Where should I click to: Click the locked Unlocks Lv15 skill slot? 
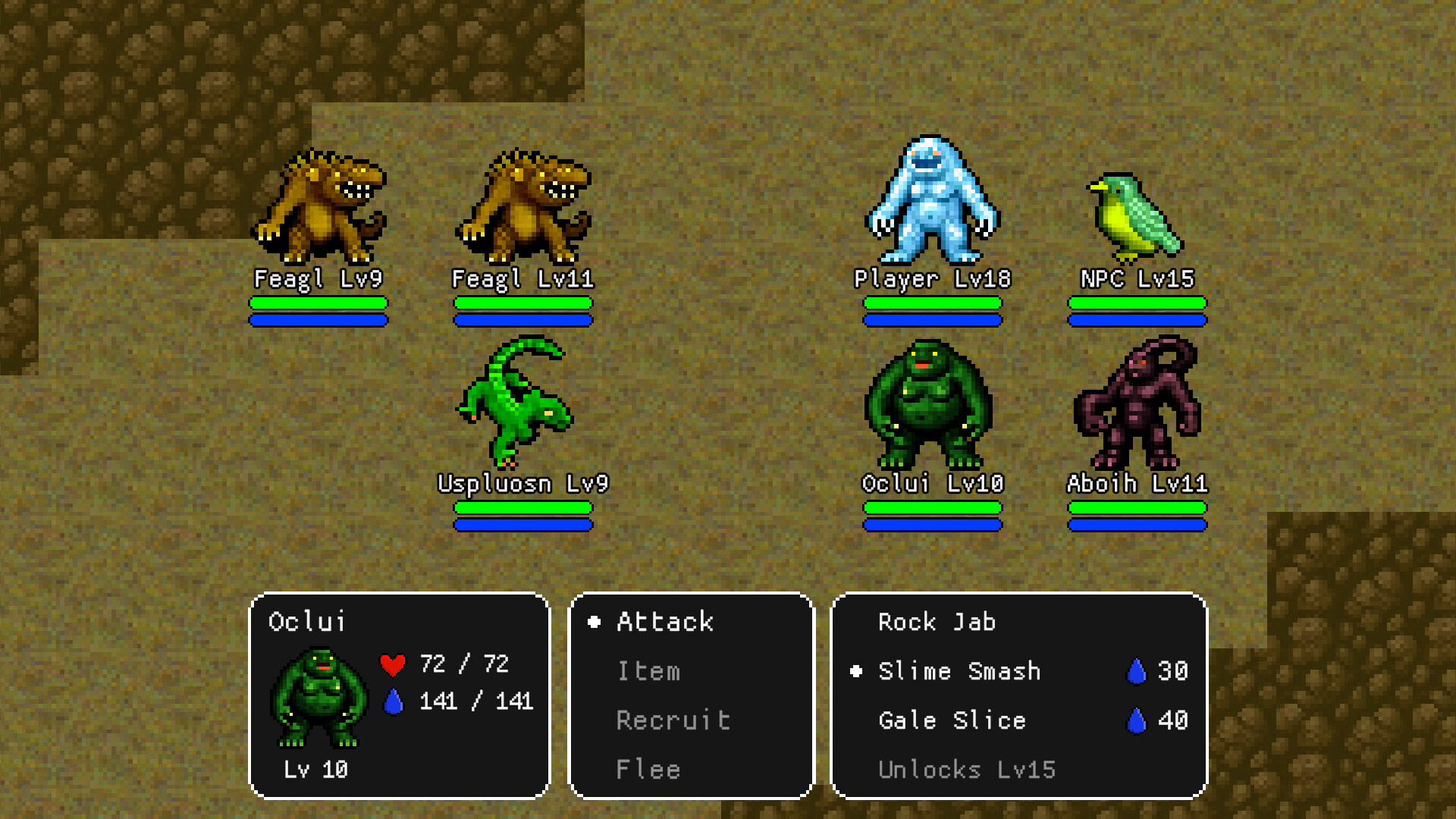pyautogui.click(x=967, y=770)
